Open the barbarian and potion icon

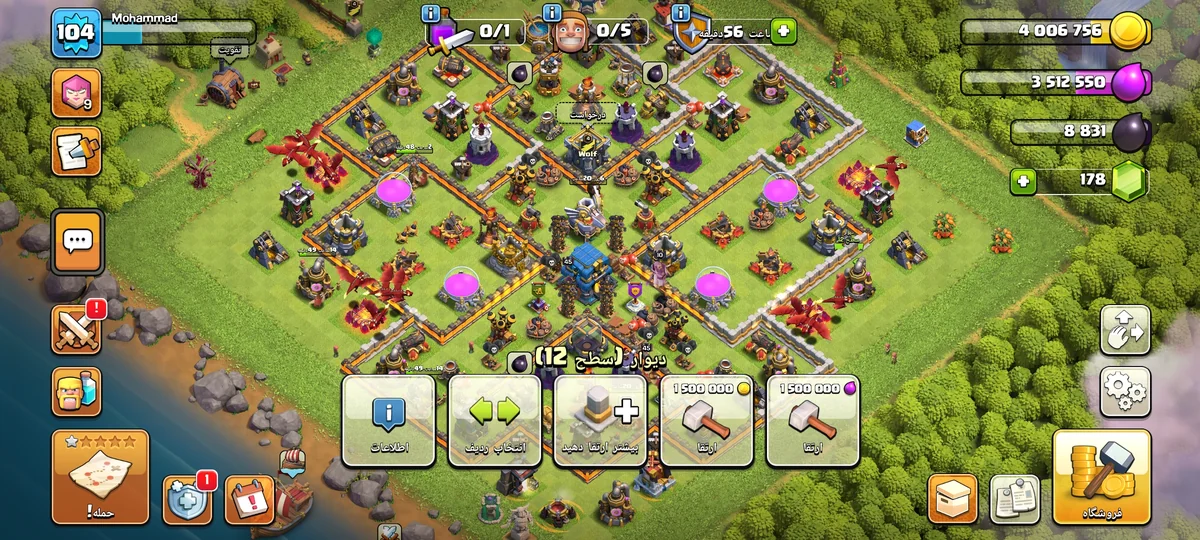click(x=77, y=391)
